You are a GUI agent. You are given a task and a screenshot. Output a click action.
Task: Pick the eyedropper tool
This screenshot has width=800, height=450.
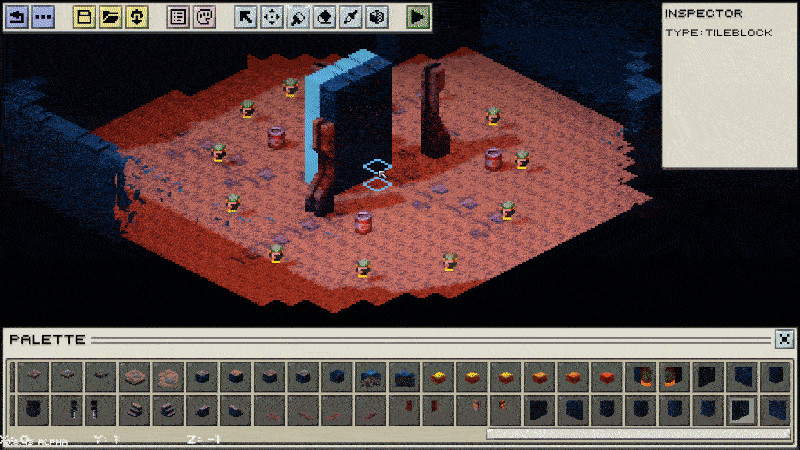pyautogui.click(x=351, y=17)
